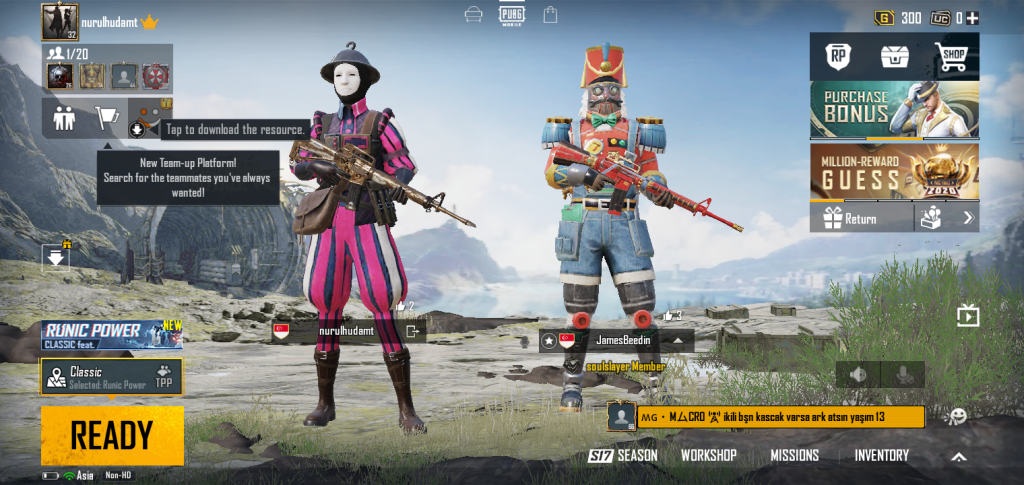This screenshot has height=485, width=1024.
Task: View the Million-Reward Guess event banner
Action: tap(894, 172)
